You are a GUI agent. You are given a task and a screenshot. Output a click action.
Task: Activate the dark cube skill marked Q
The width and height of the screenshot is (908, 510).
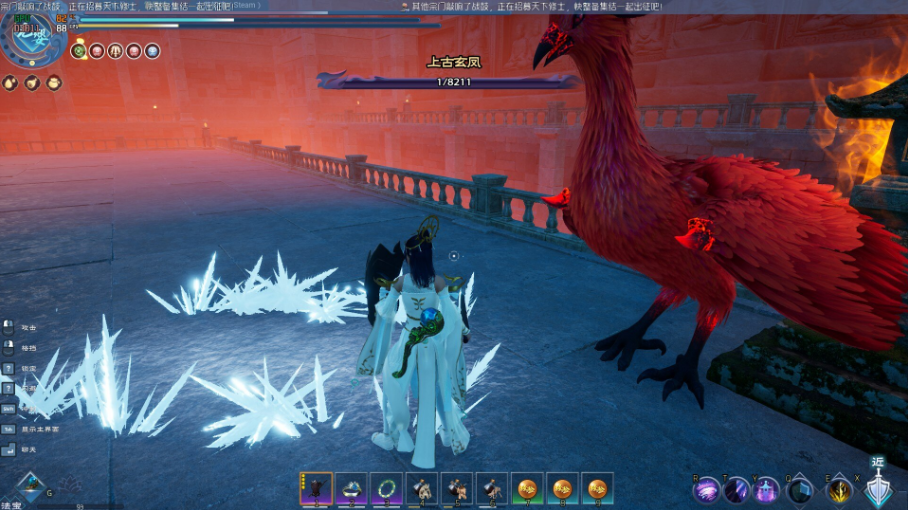pyautogui.click(x=799, y=490)
